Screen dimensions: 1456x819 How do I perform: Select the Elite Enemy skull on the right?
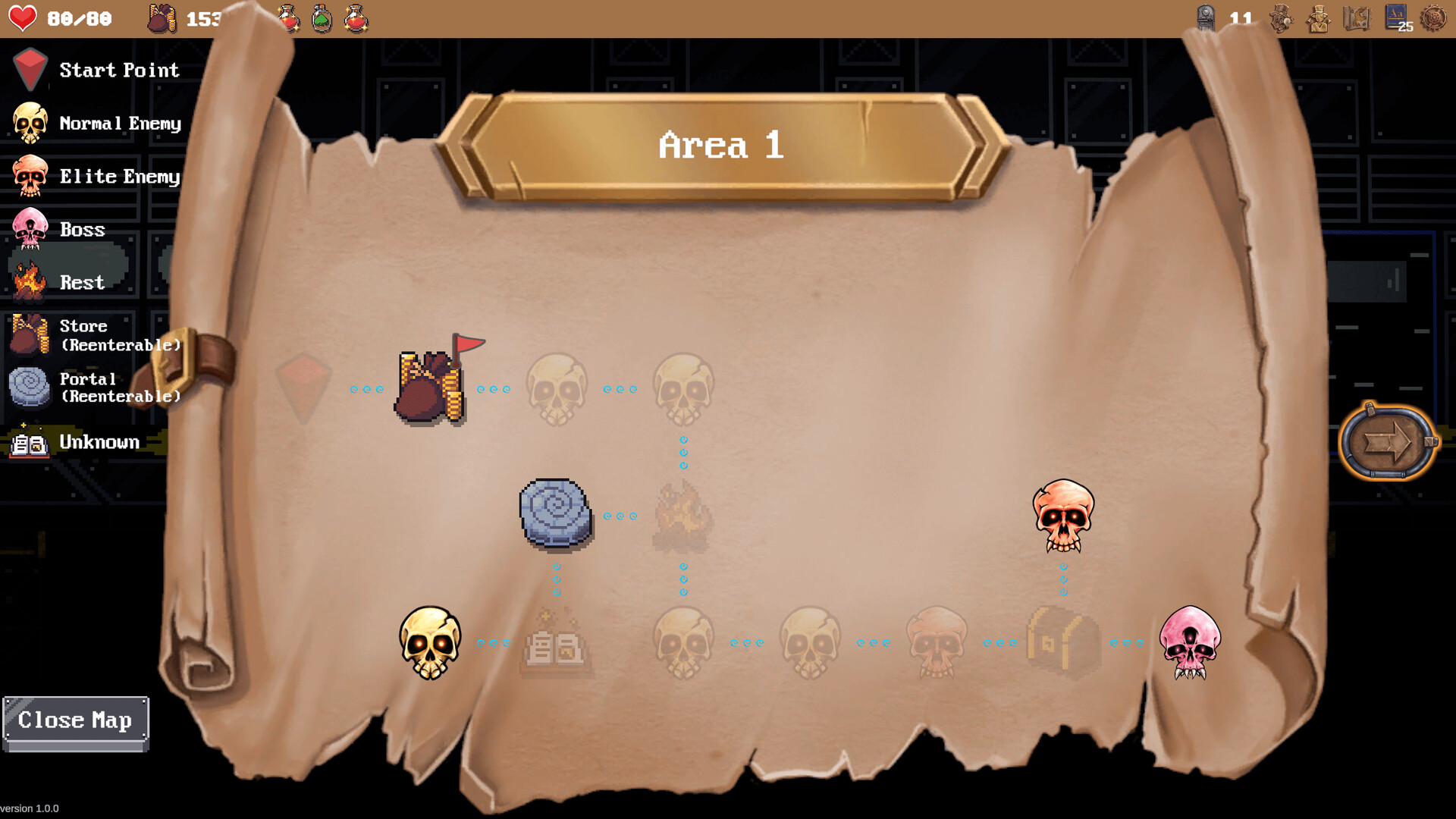coord(1063,516)
